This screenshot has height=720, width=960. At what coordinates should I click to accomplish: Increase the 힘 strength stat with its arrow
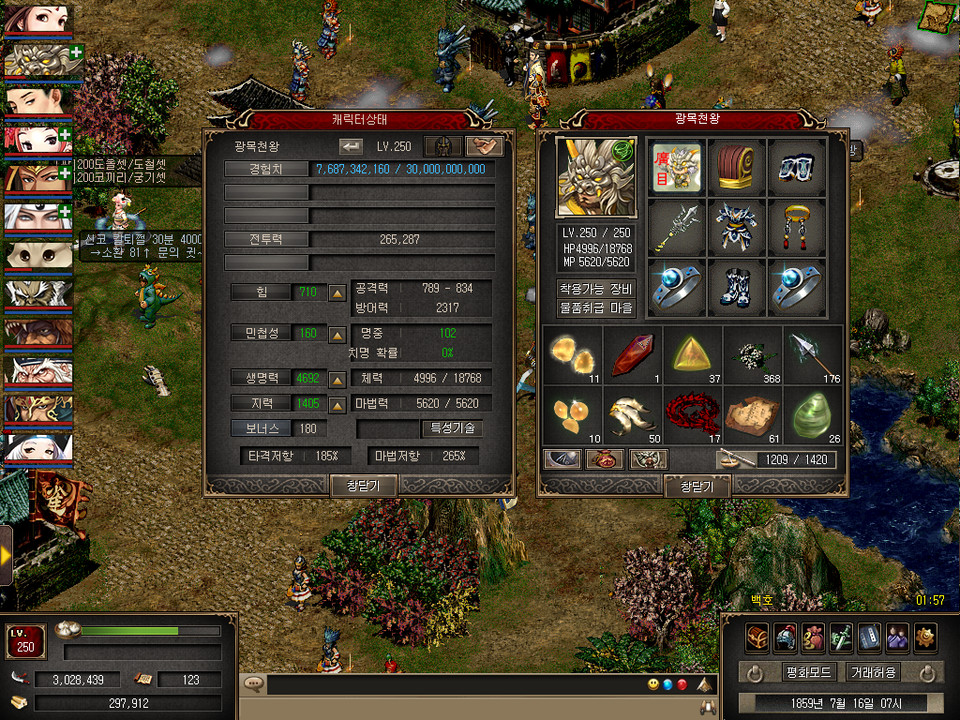click(x=338, y=293)
